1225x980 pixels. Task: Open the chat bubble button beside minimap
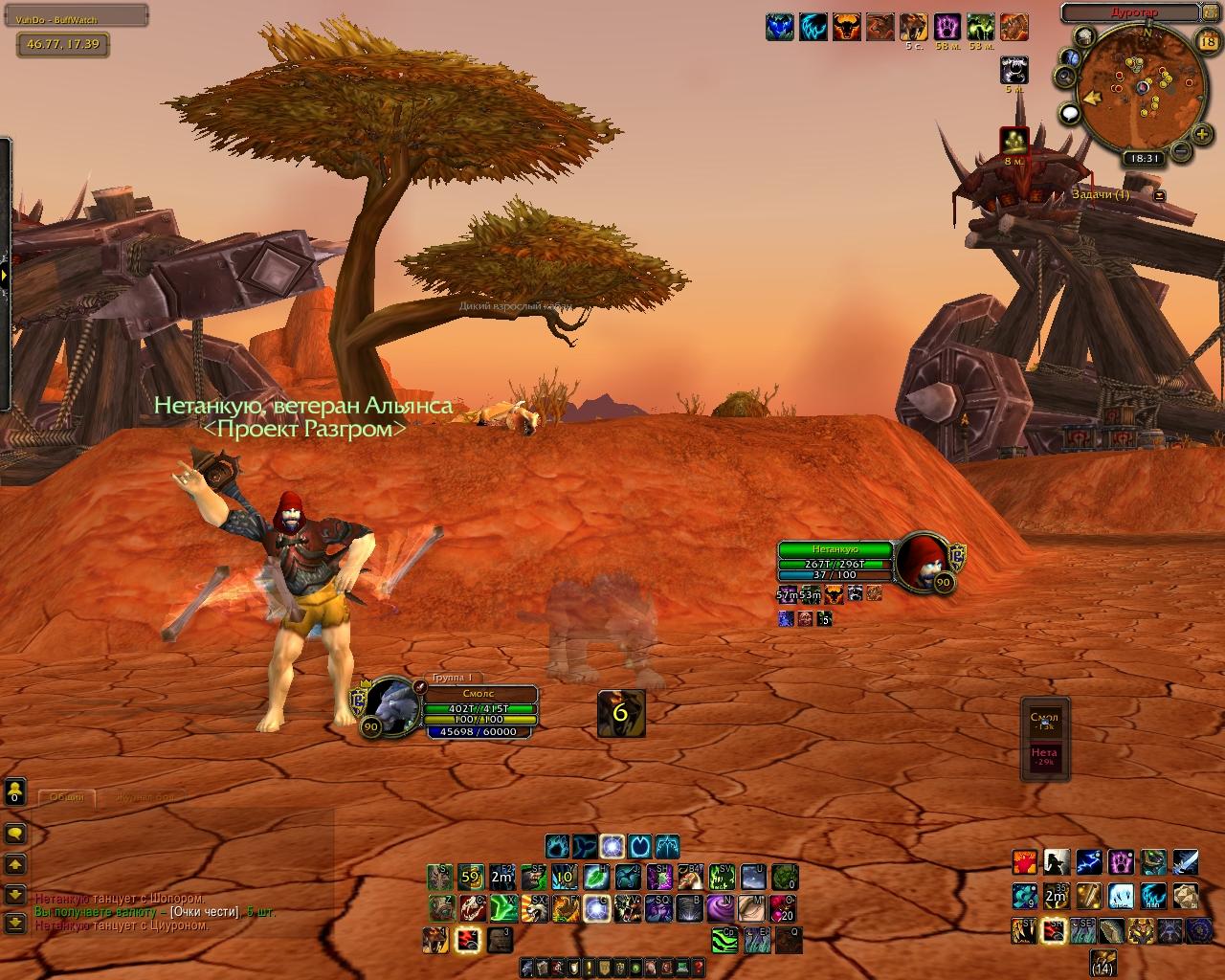coord(1070,113)
